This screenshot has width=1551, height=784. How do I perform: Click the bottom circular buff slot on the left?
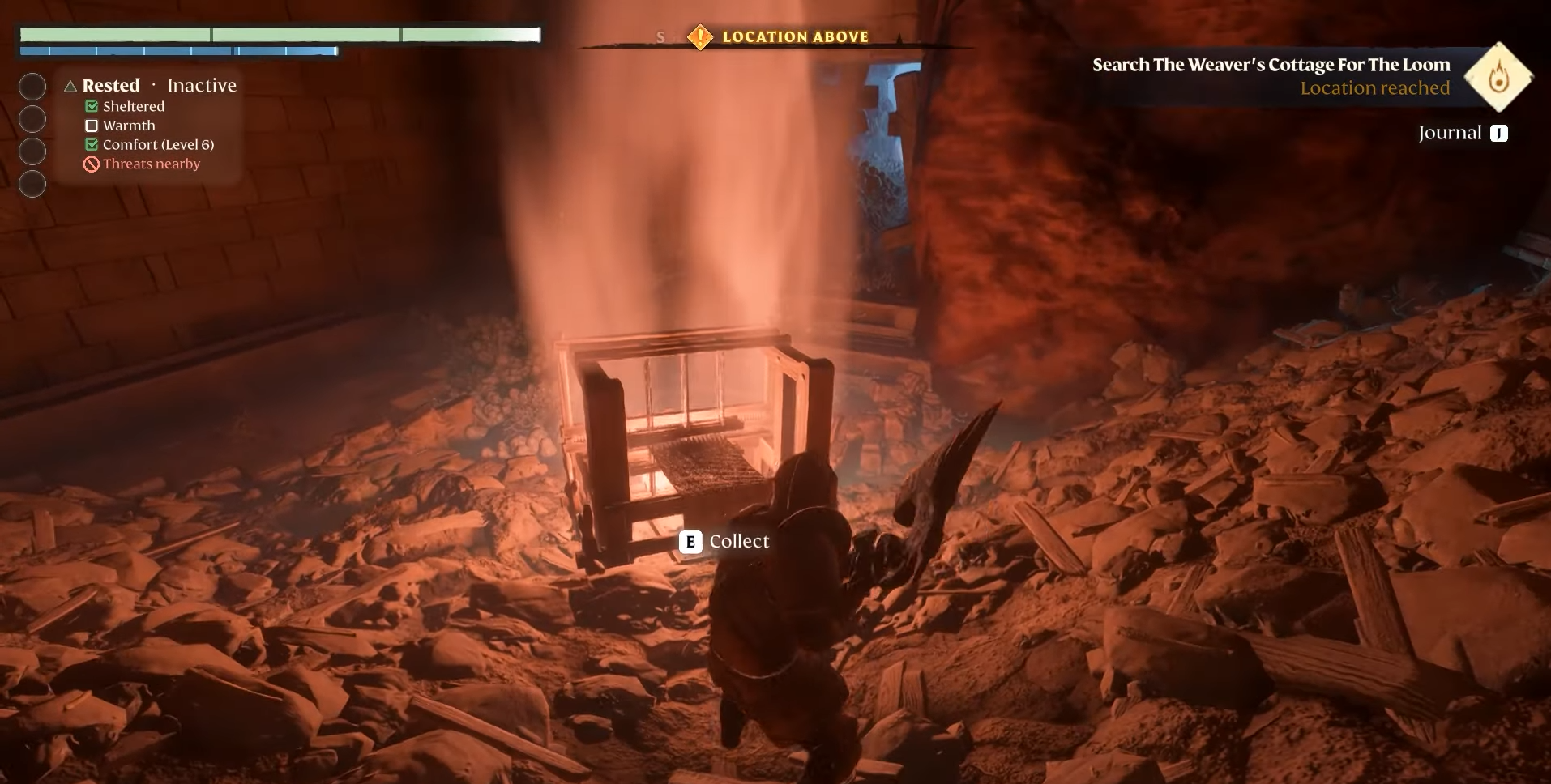click(32, 184)
